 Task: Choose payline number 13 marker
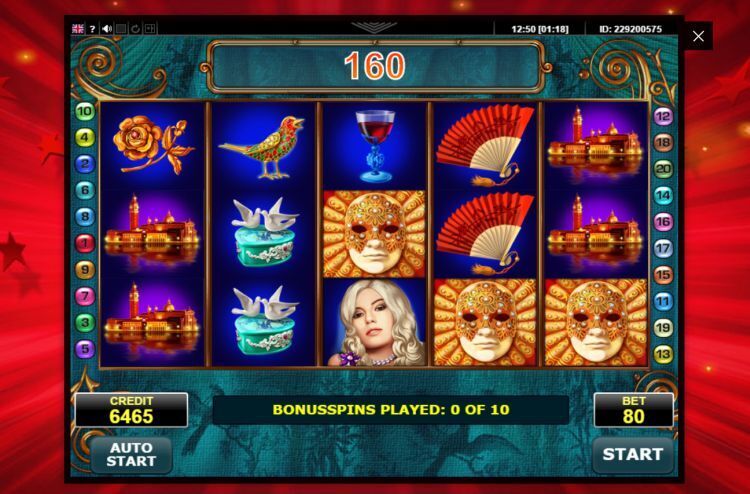coord(663,354)
